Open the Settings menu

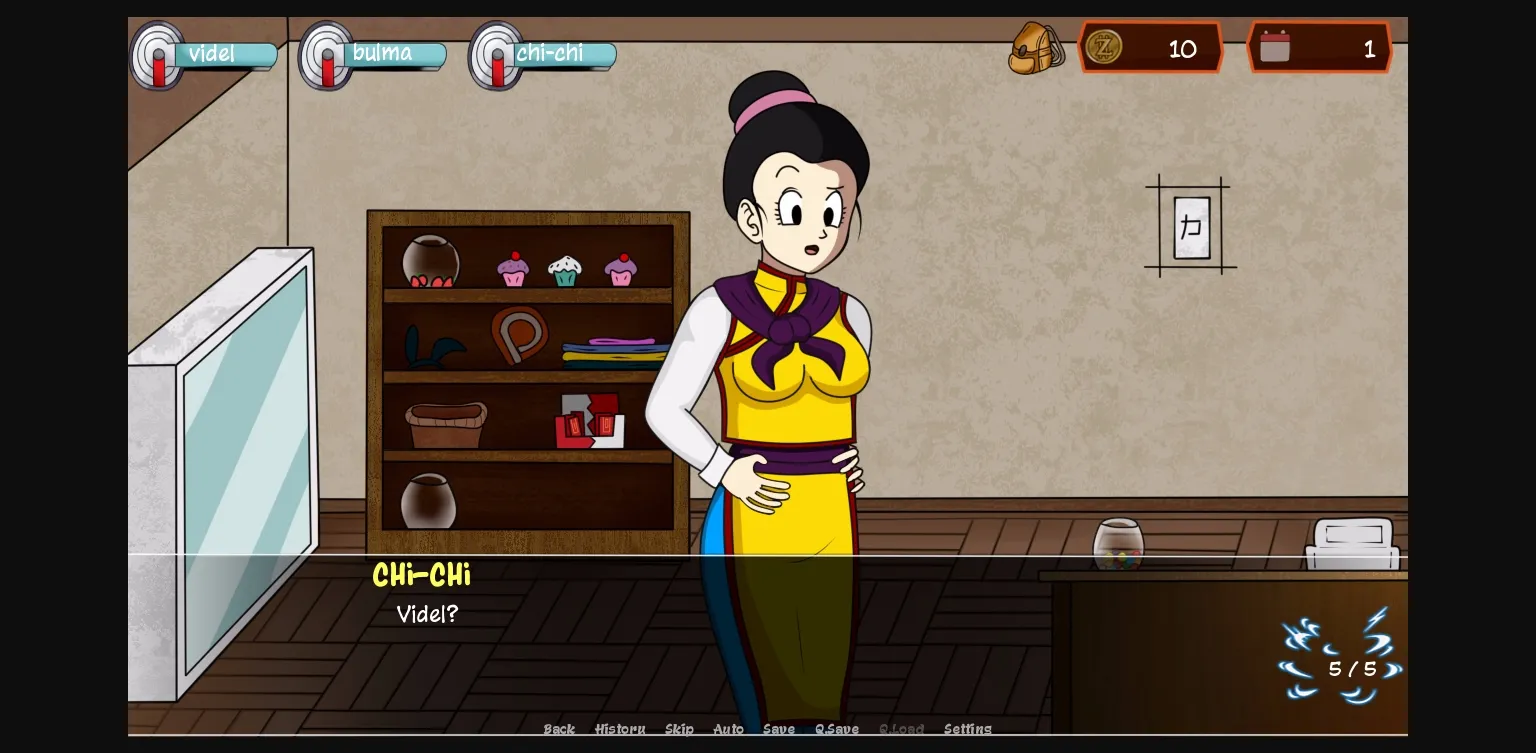[968, 729]
